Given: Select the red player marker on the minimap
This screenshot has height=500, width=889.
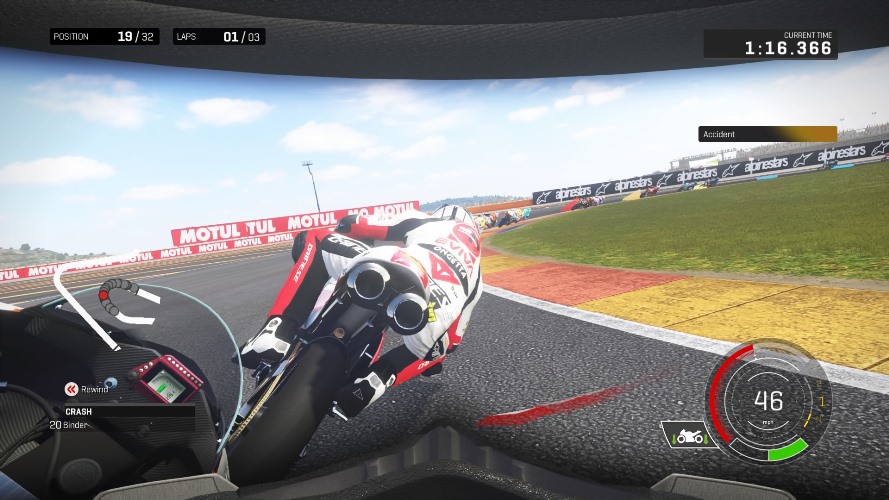Looking at the screenshot, I should (104, 296).
